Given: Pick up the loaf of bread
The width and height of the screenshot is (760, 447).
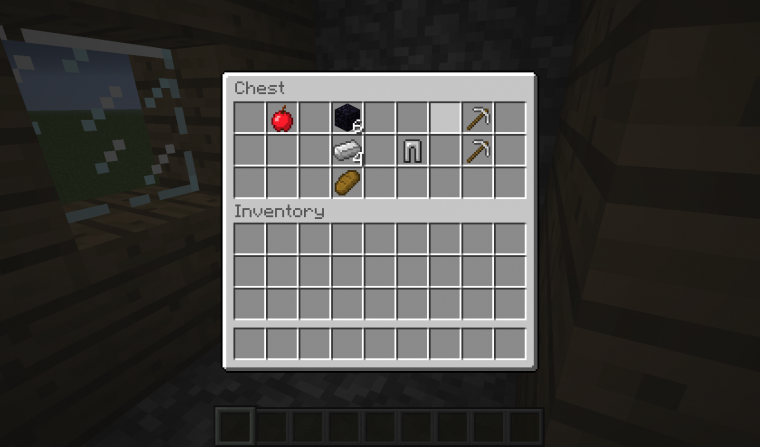Looking at the screenshot, I should (346, 183).
